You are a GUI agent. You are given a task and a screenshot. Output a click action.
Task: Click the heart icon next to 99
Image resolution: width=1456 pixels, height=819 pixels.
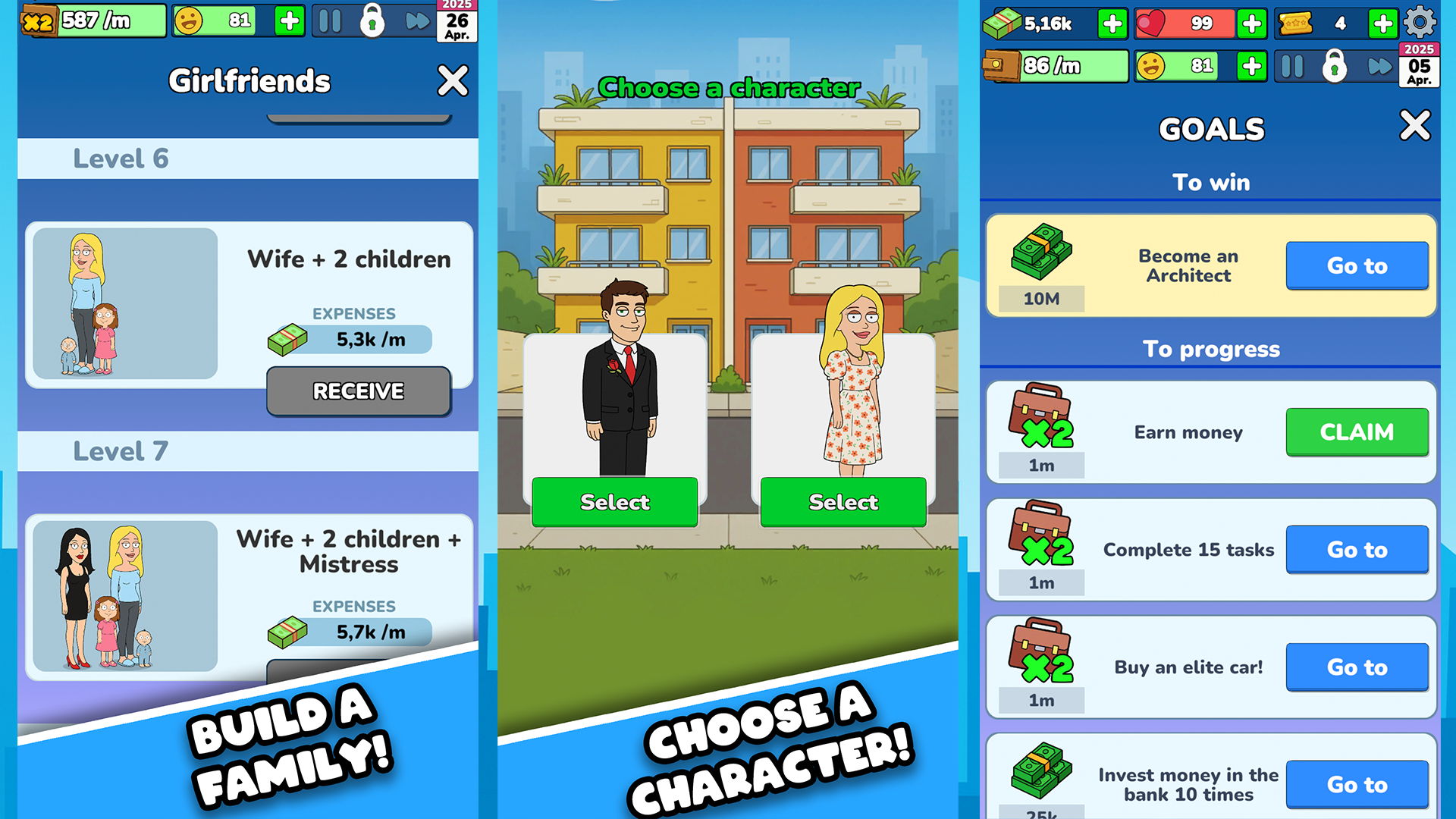(1150, 23)
